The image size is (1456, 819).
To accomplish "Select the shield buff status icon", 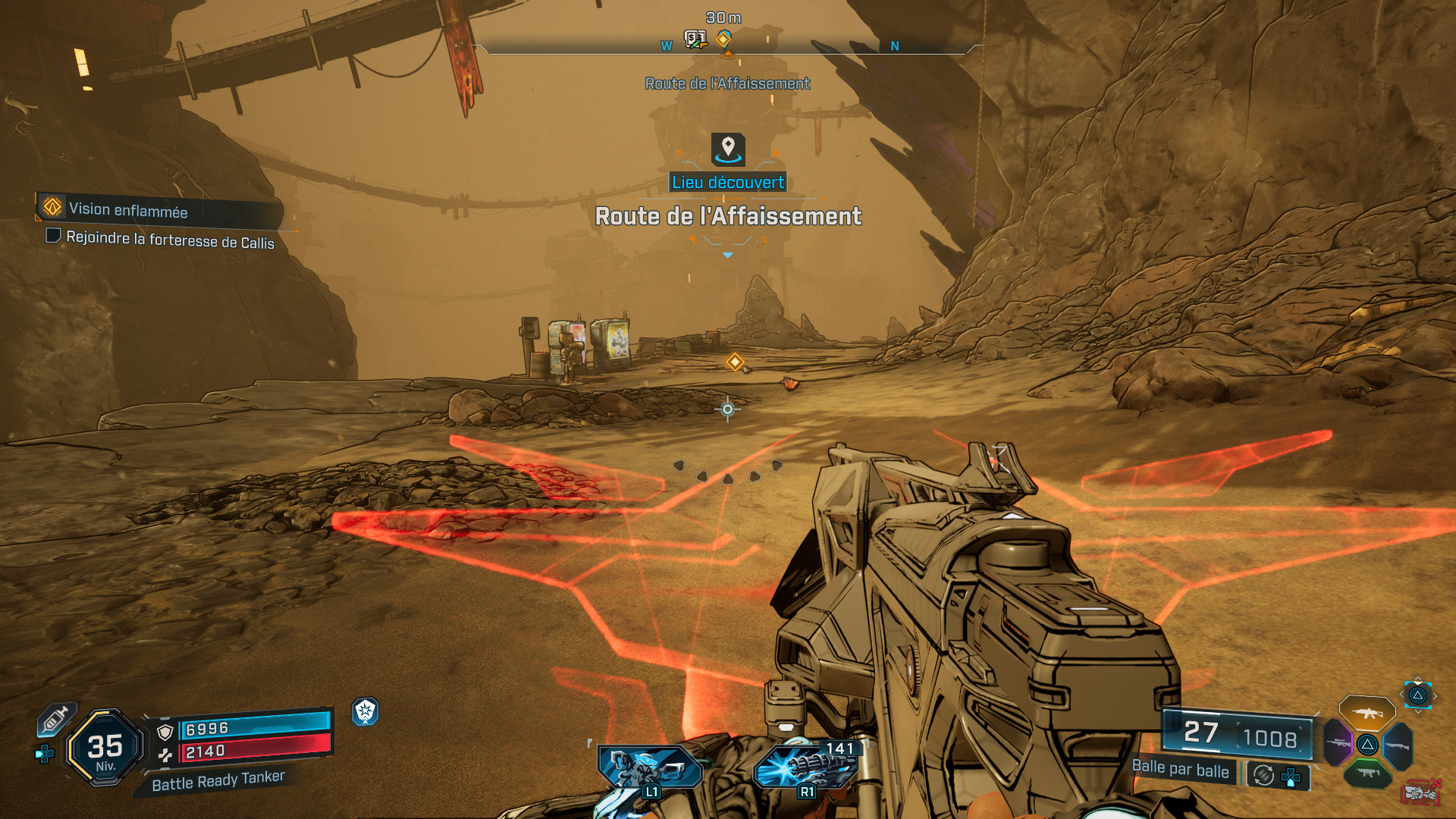I will point(366,711).
